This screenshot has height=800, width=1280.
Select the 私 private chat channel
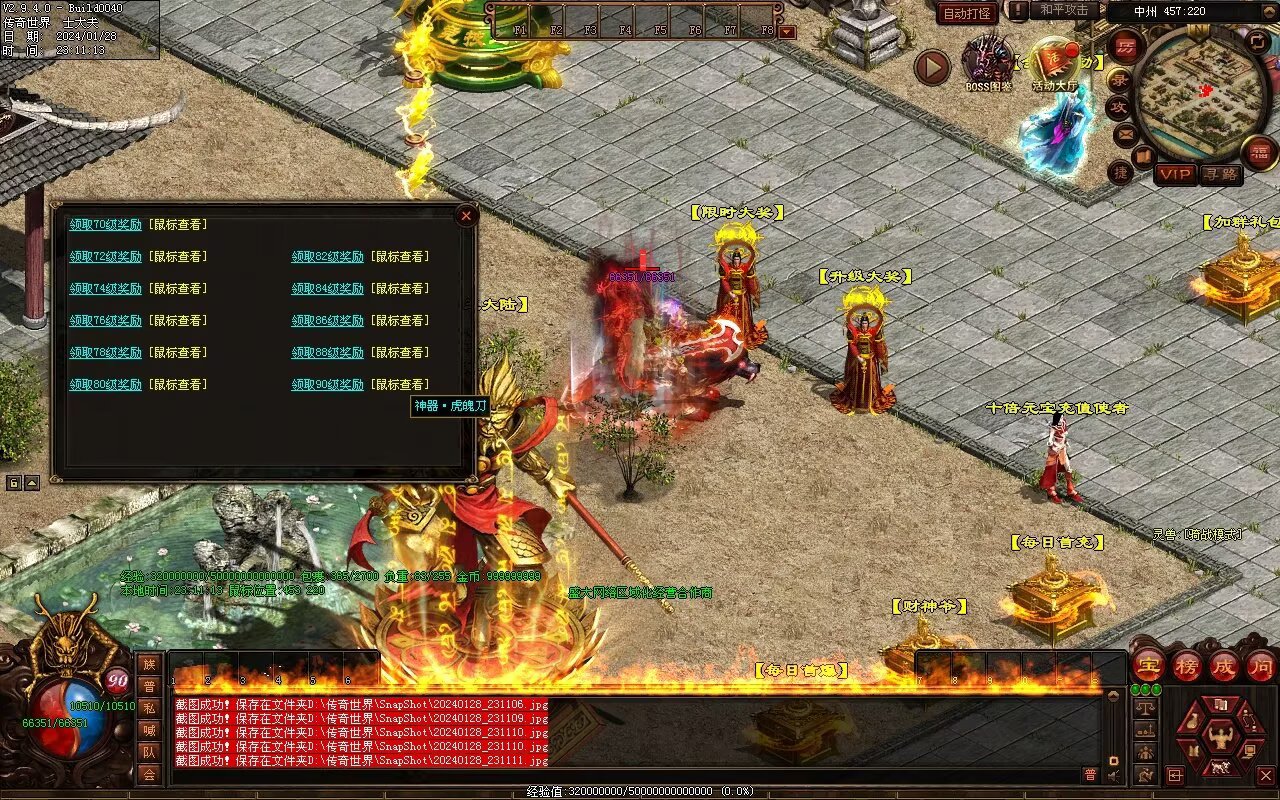click(149, 708)
